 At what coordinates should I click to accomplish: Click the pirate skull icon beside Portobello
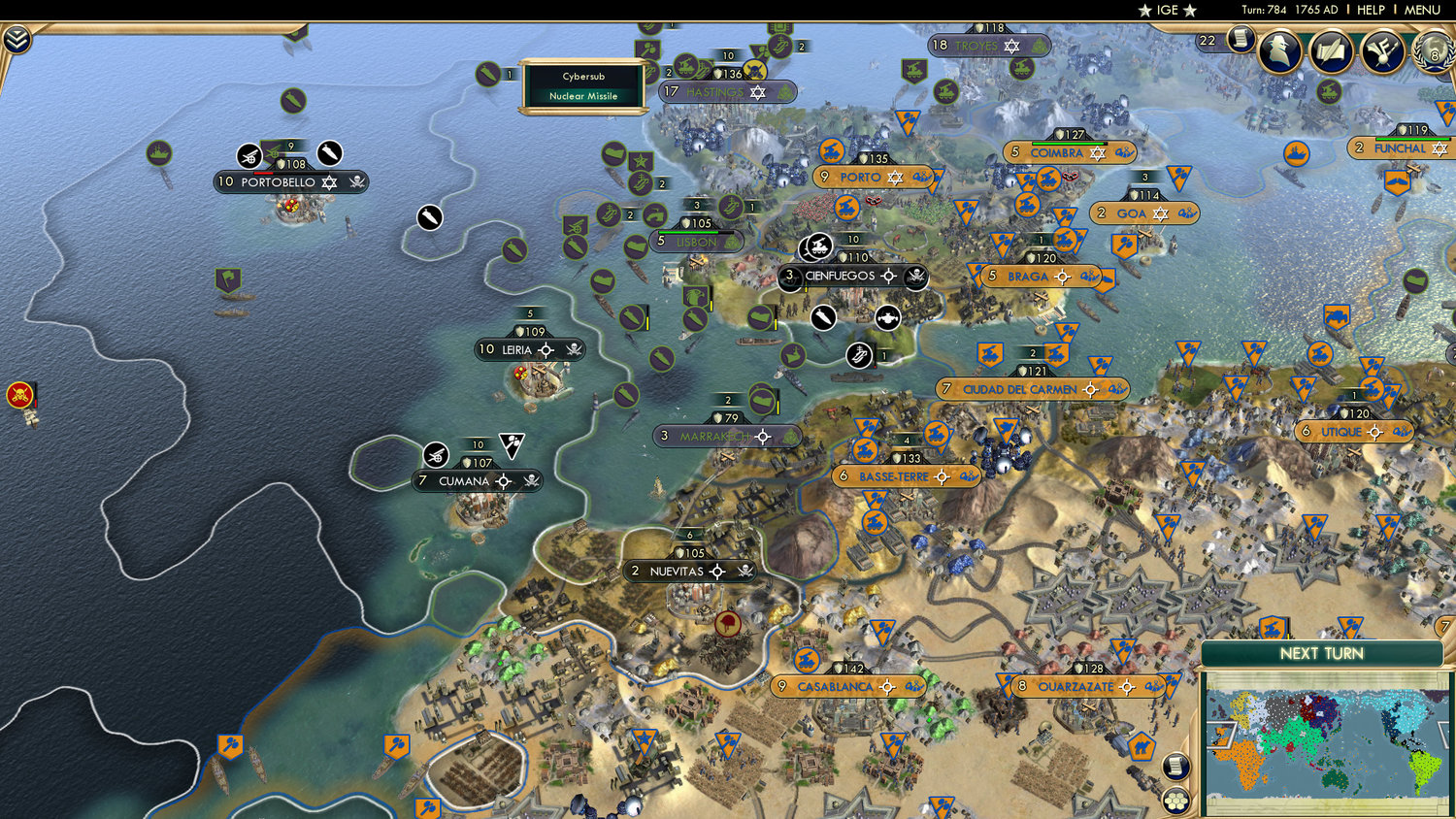pyautogui.click(x=357, y=181)
